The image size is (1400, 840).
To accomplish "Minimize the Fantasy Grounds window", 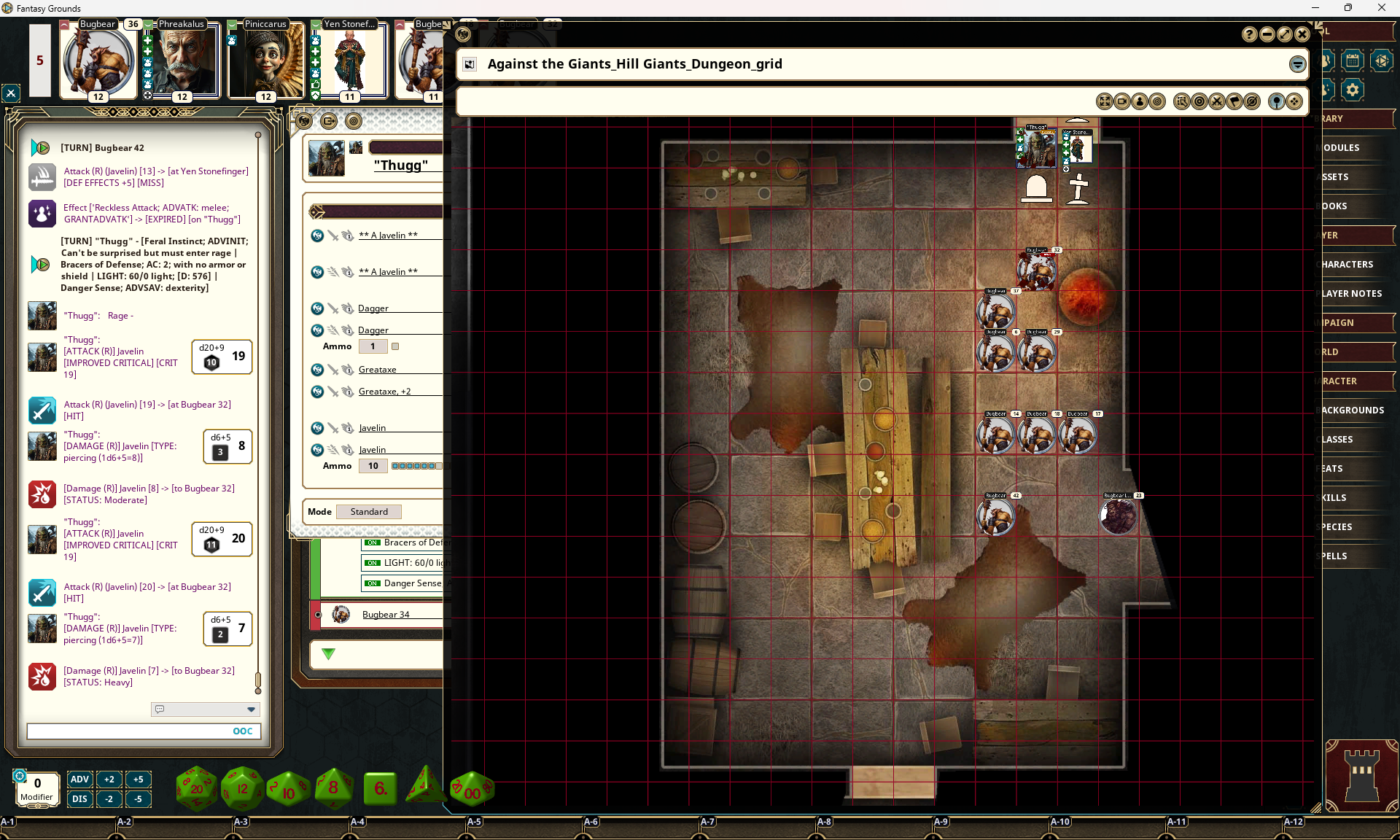I will pyautogui.click(x=1315, y=8).
